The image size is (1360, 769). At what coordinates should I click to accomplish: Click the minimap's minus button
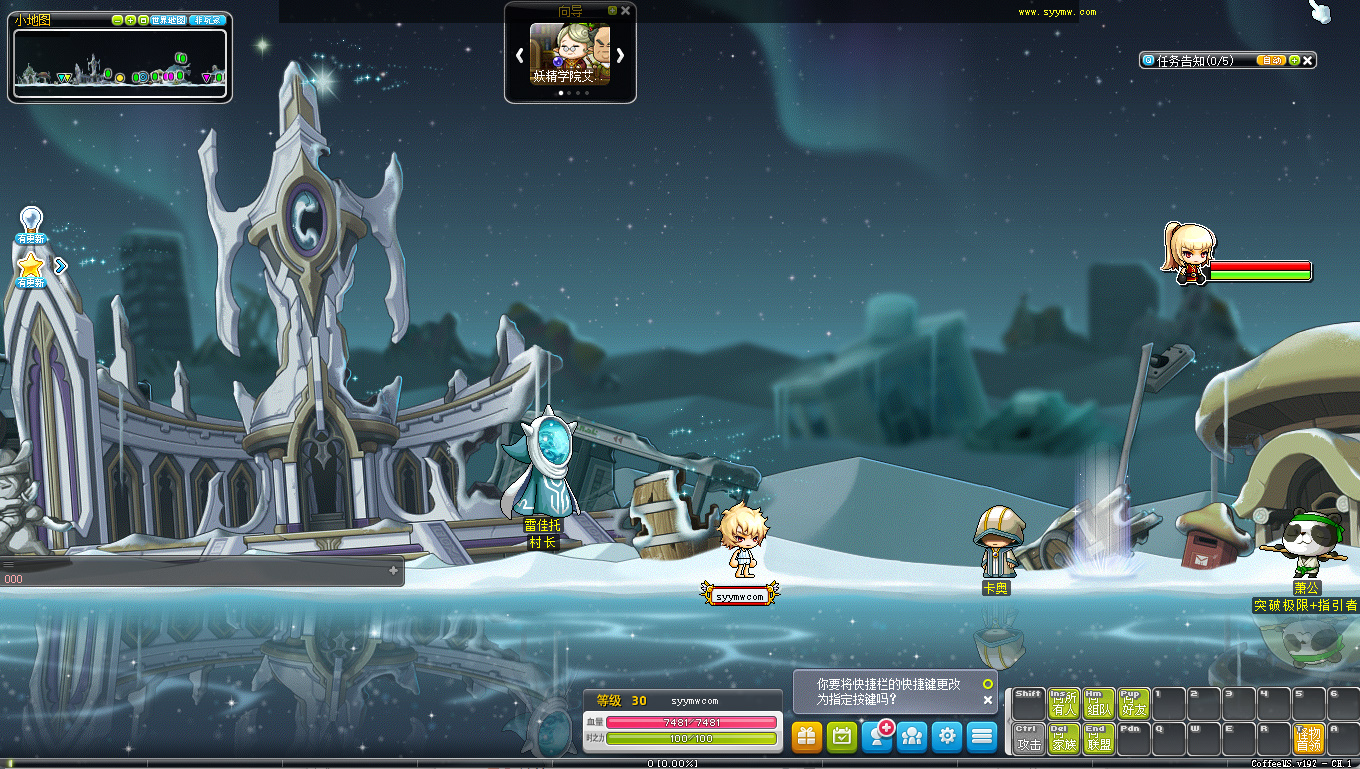[118, 20]
